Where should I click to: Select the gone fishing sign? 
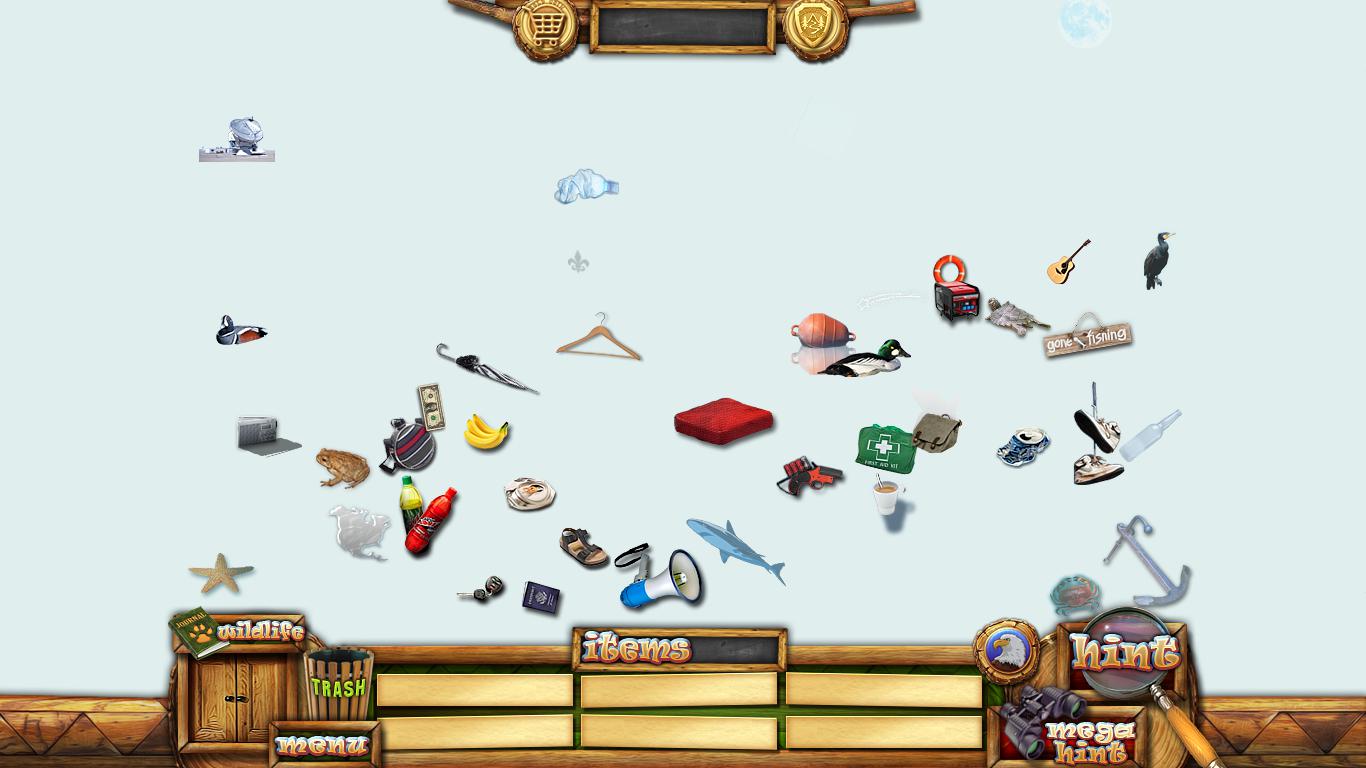click(x=1087, y=337)
